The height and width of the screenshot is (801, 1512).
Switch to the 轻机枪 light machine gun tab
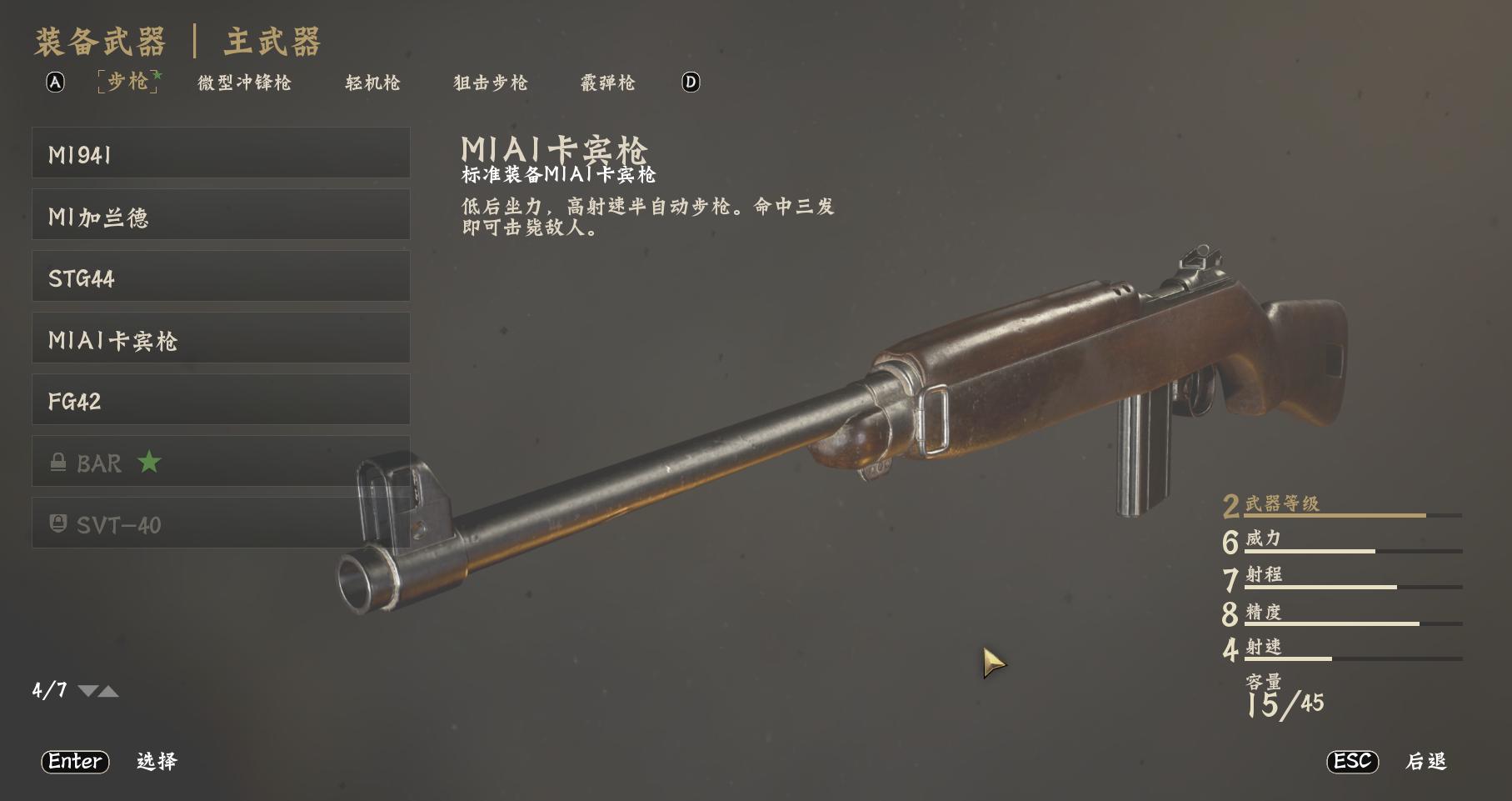click(372, 83)
